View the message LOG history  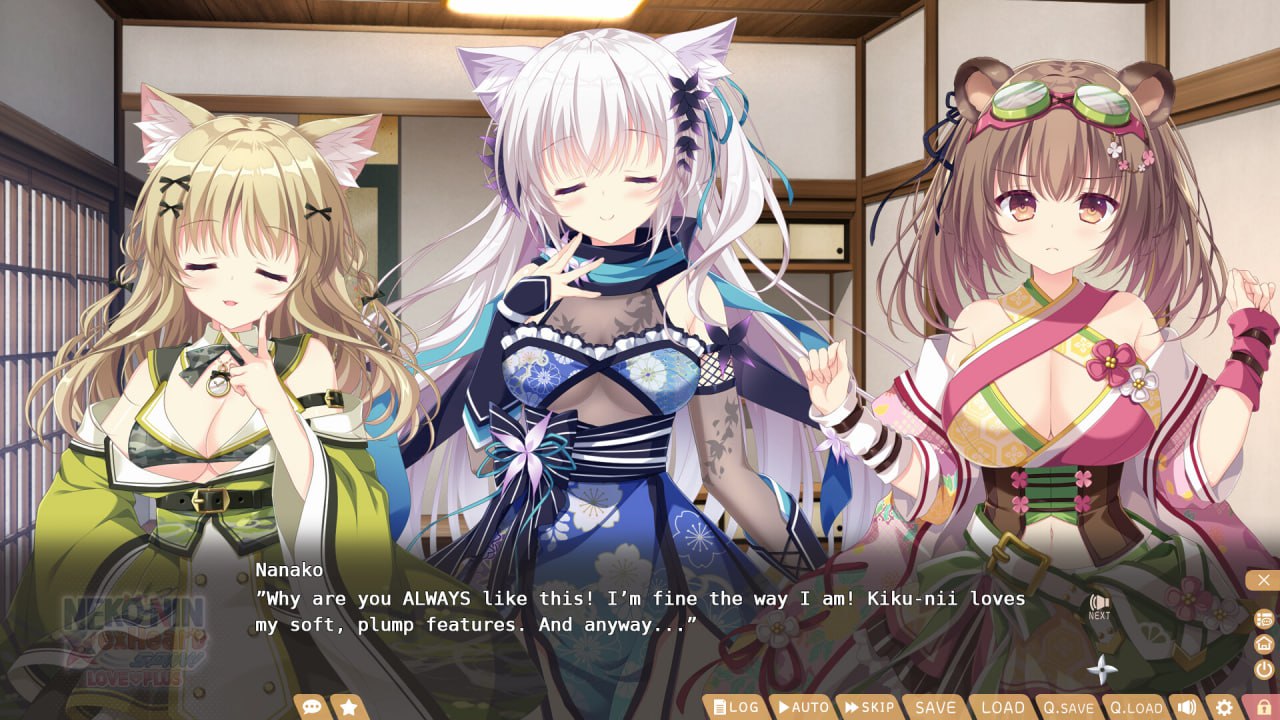737,706
